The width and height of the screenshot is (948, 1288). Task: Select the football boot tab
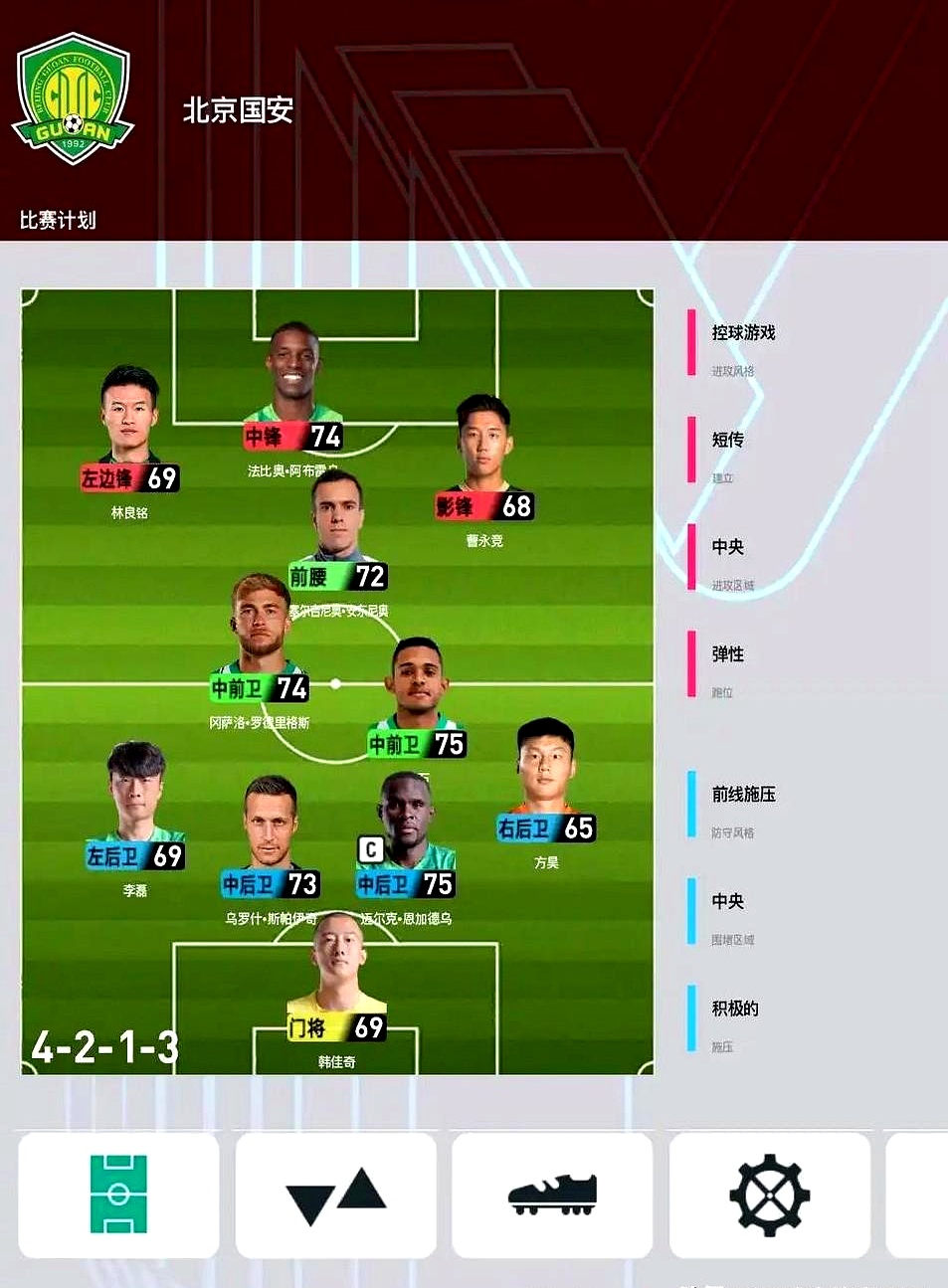[552, 1195]
